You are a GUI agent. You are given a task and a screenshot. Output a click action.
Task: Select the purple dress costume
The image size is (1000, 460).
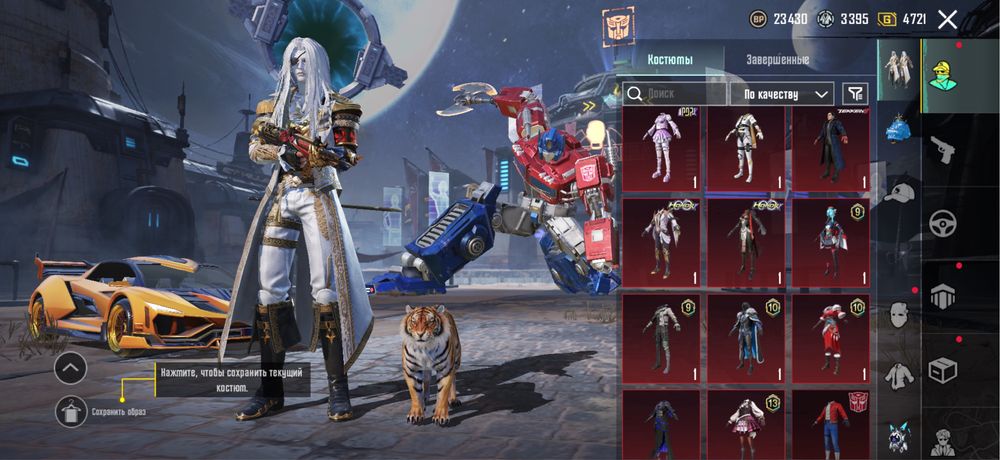[x=662, y=149]
